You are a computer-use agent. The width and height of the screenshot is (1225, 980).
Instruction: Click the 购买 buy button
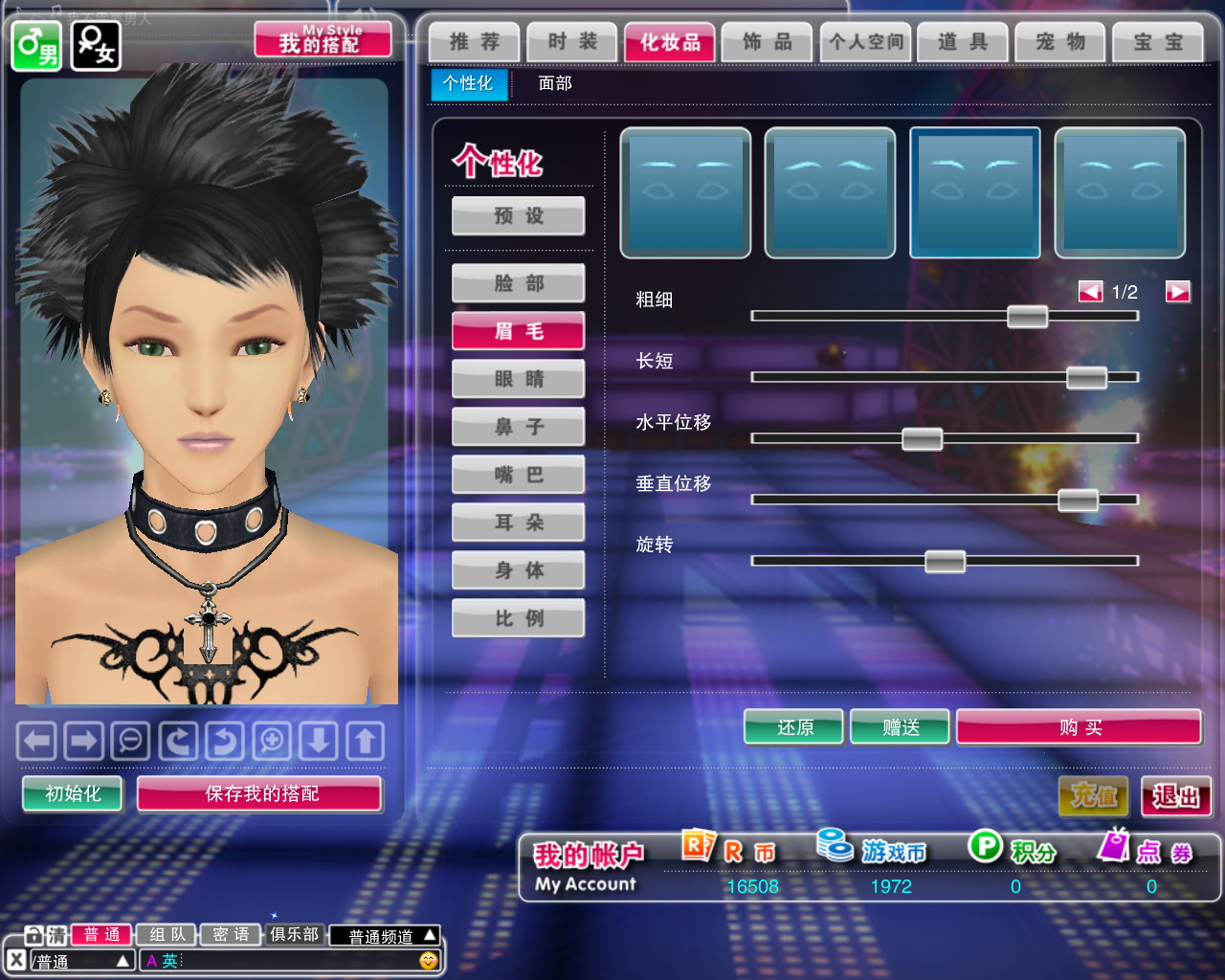pos(1080,728)
